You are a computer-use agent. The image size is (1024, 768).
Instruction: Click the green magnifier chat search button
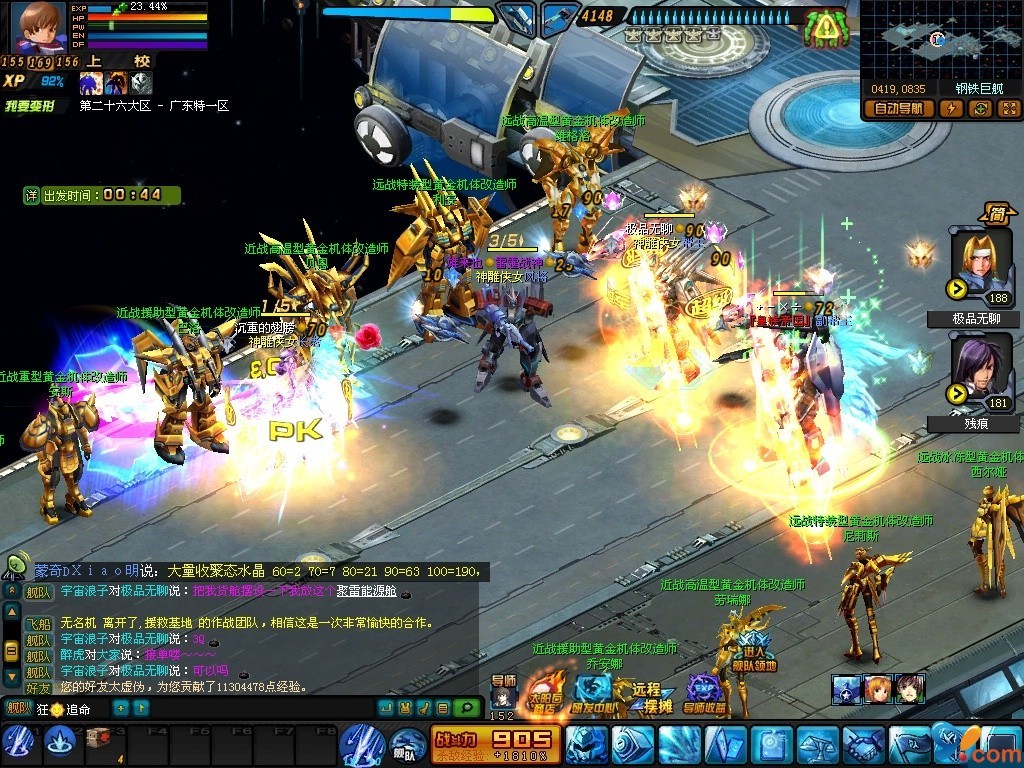(x=464, y=708)
